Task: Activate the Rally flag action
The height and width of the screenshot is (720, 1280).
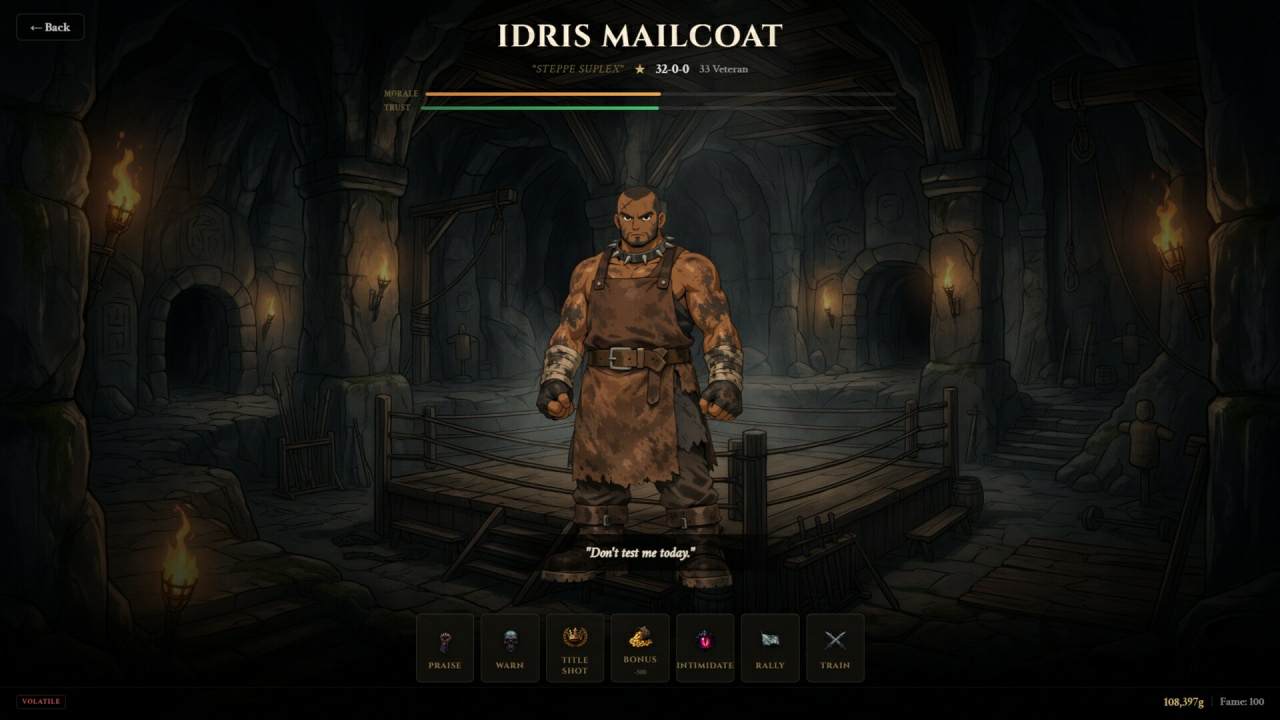Action: click(770, 648)
